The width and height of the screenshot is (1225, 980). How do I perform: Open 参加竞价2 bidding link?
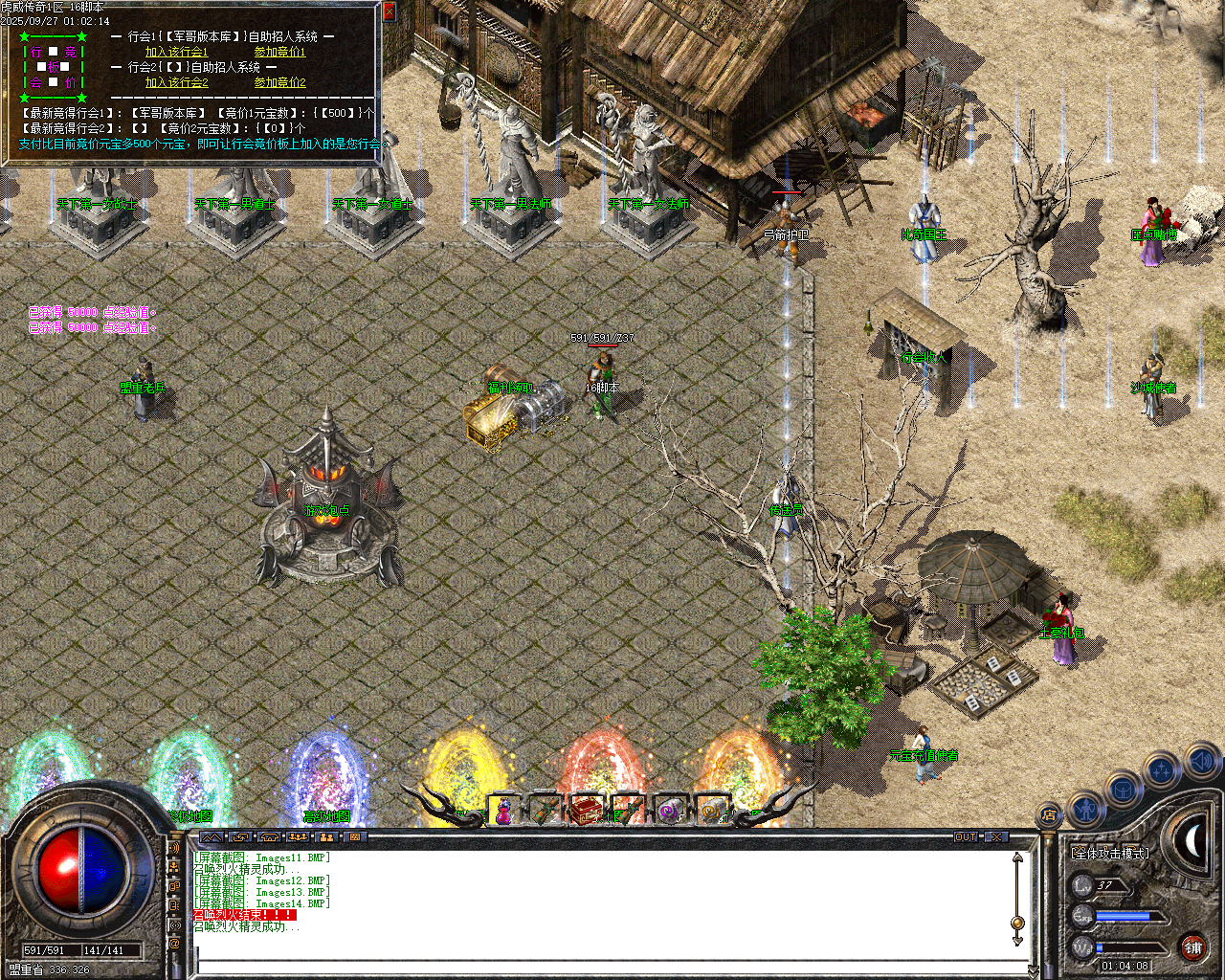point(278,82)
